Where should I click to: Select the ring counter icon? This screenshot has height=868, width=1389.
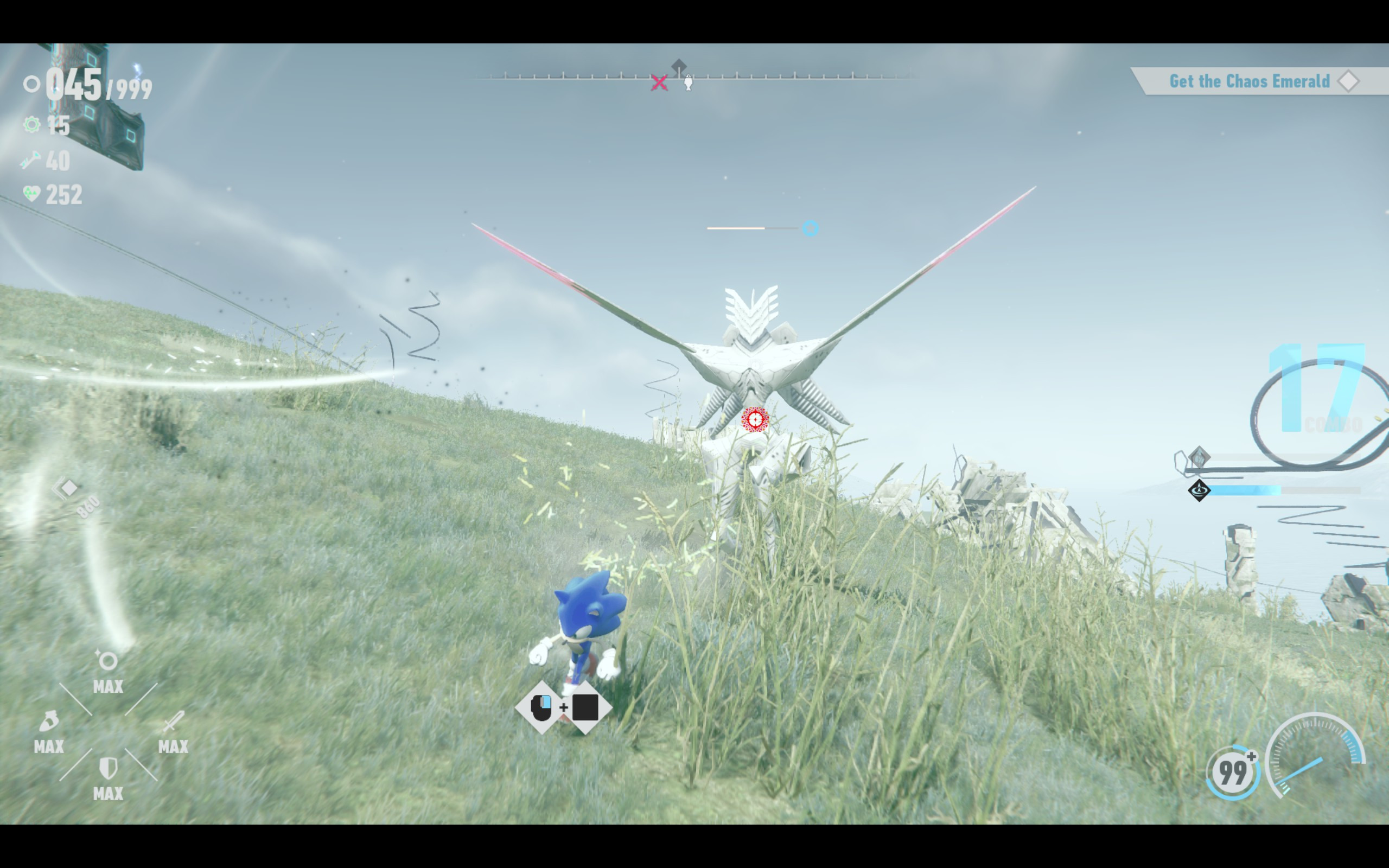point(33,85)
